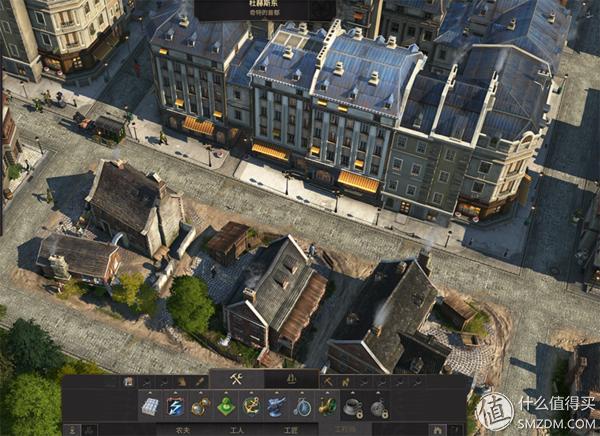Select the golden spectacles icon

pyautogui.click(x=201, y=406)
